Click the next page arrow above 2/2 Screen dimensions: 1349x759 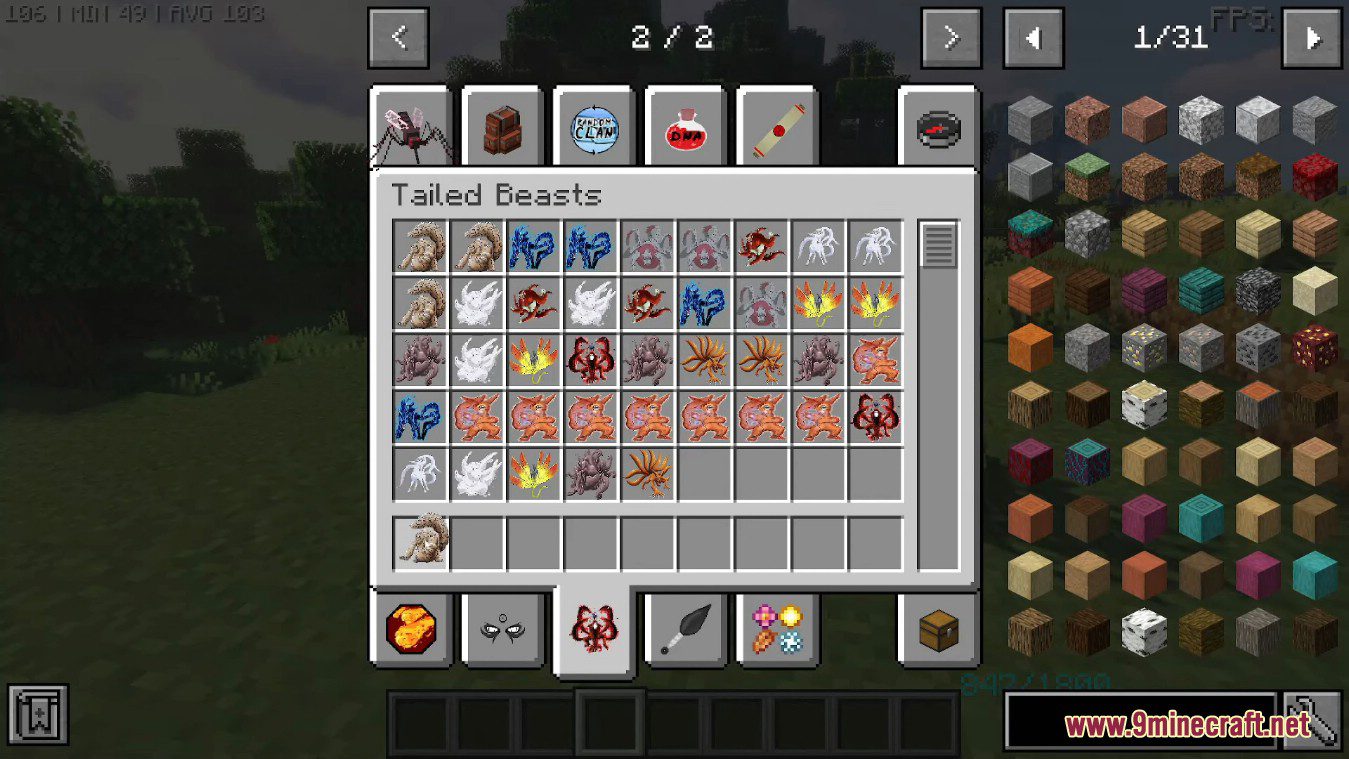pyautogui.click(x=949, y=37)
